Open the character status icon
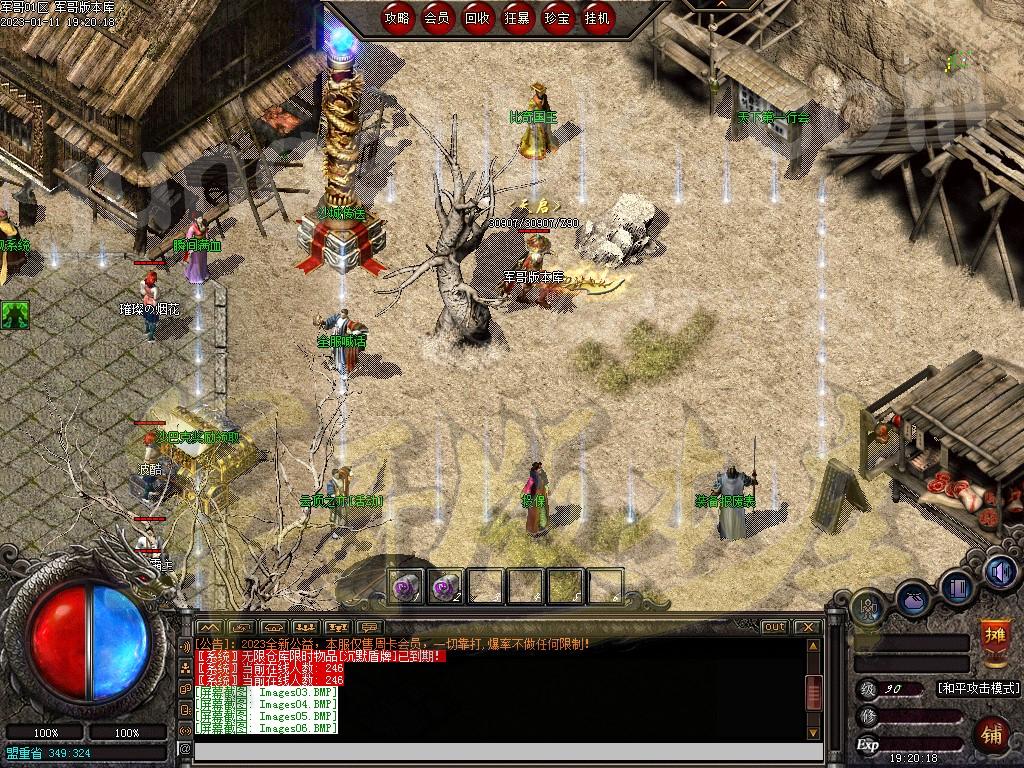The image size is (1024, 768). (x=867, y=605)
